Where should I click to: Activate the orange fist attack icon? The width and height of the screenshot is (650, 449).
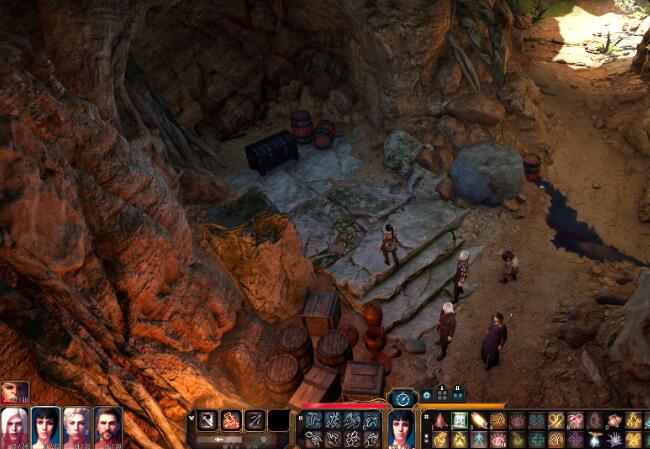coord(231,421)
